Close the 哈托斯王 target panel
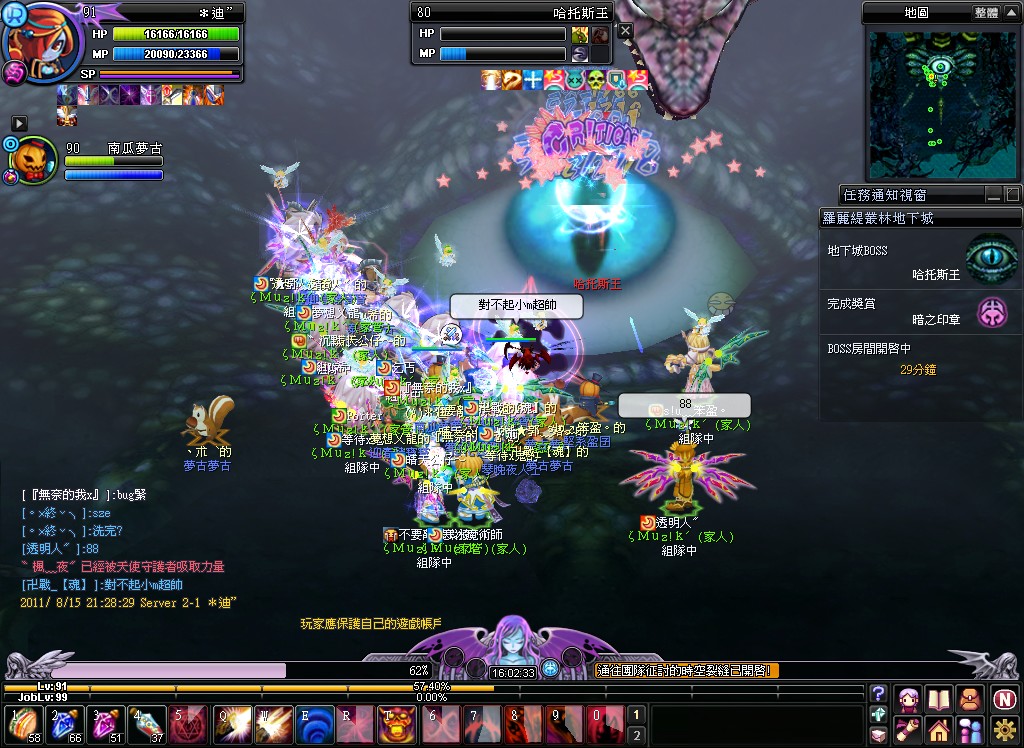The image size is (1024, 748). pyautogui.click(x=625, y=31)
